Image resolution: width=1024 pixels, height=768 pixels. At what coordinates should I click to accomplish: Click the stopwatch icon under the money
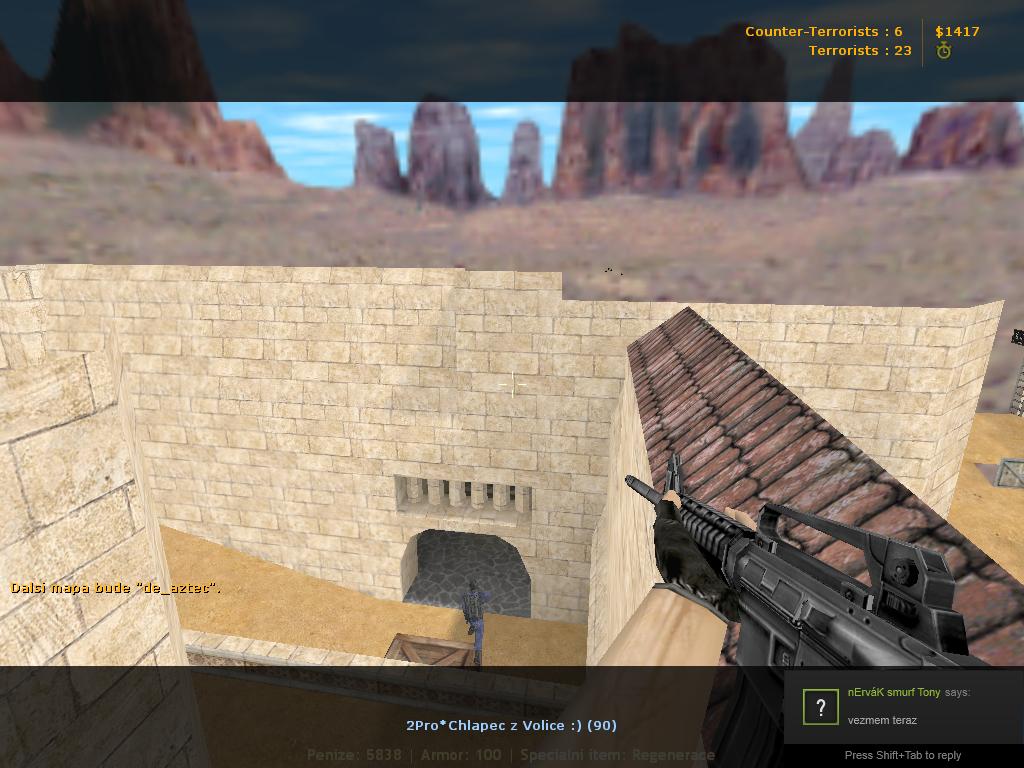[x=943, y=51]
